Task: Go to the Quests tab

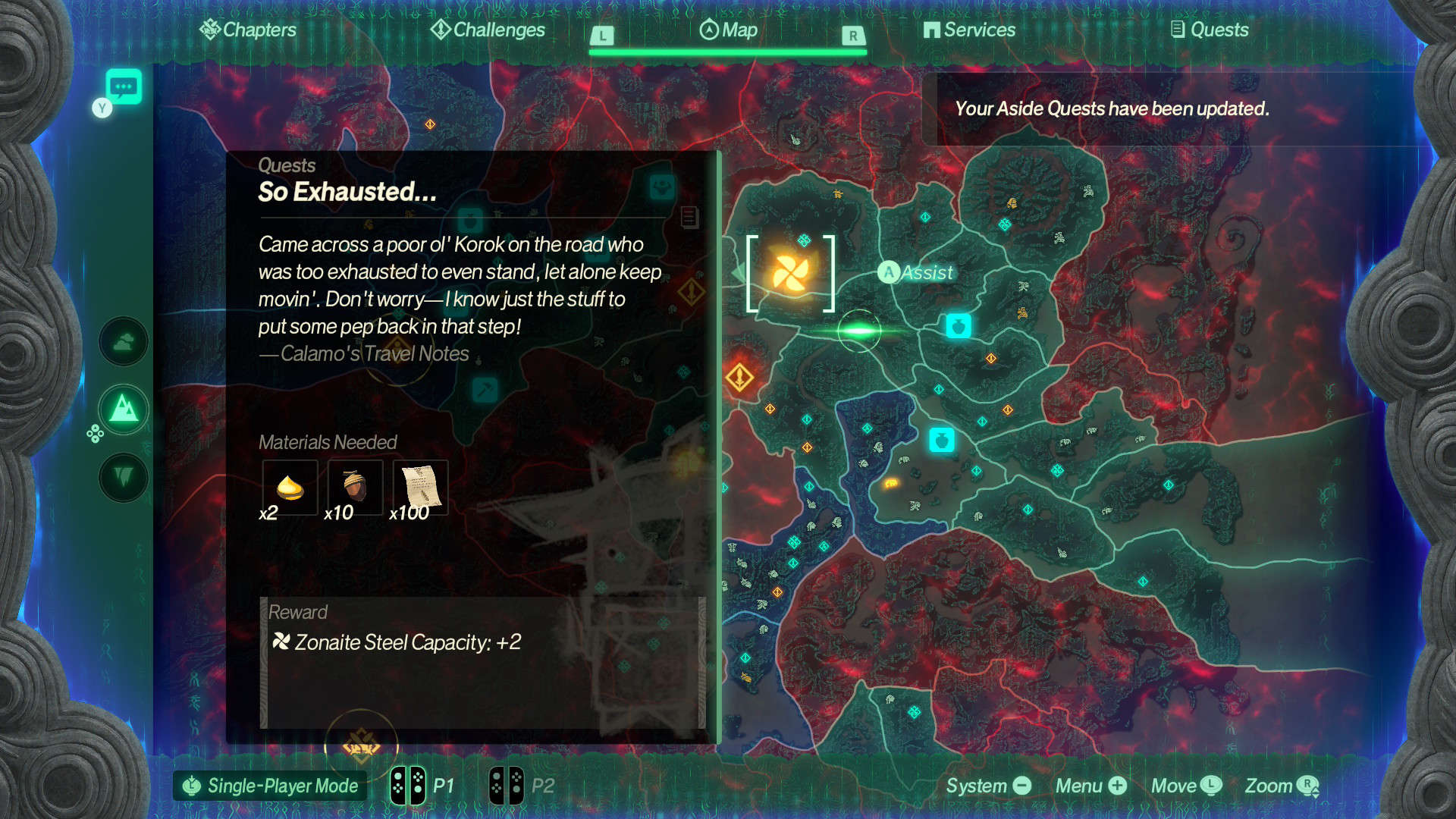Action: [1210, 30]
